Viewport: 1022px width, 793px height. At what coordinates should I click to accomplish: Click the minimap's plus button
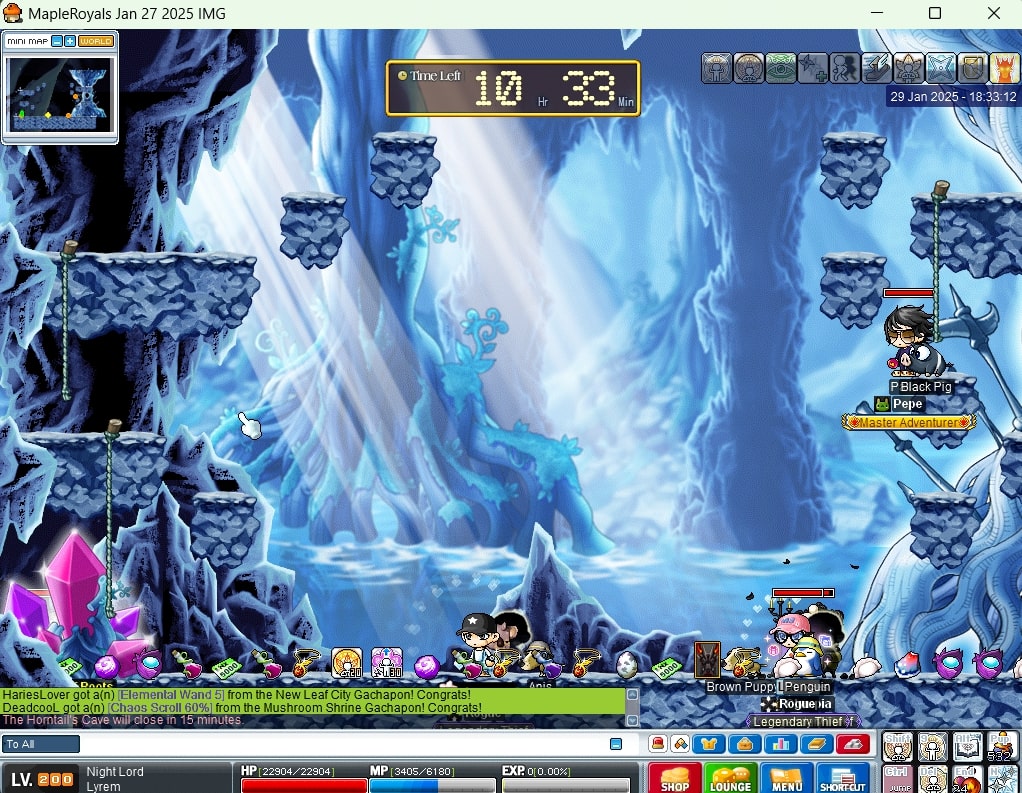pos(70,41)
